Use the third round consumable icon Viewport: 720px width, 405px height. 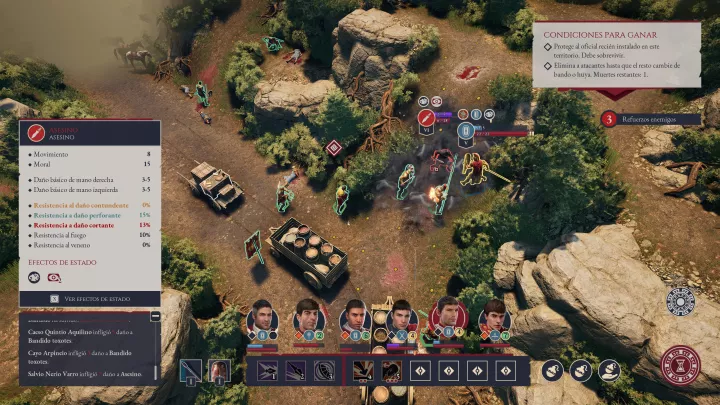click(x=609, y=371)
